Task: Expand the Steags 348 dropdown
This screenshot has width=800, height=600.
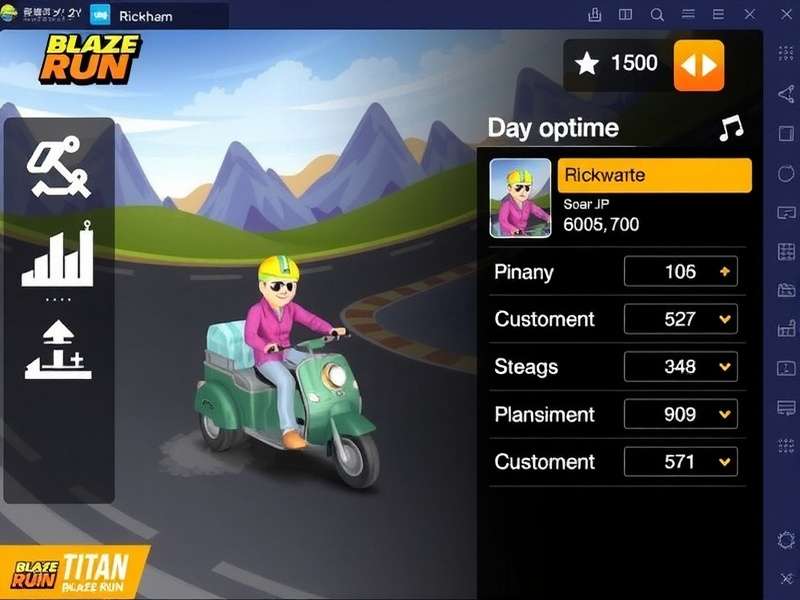Action: point(681,367)
